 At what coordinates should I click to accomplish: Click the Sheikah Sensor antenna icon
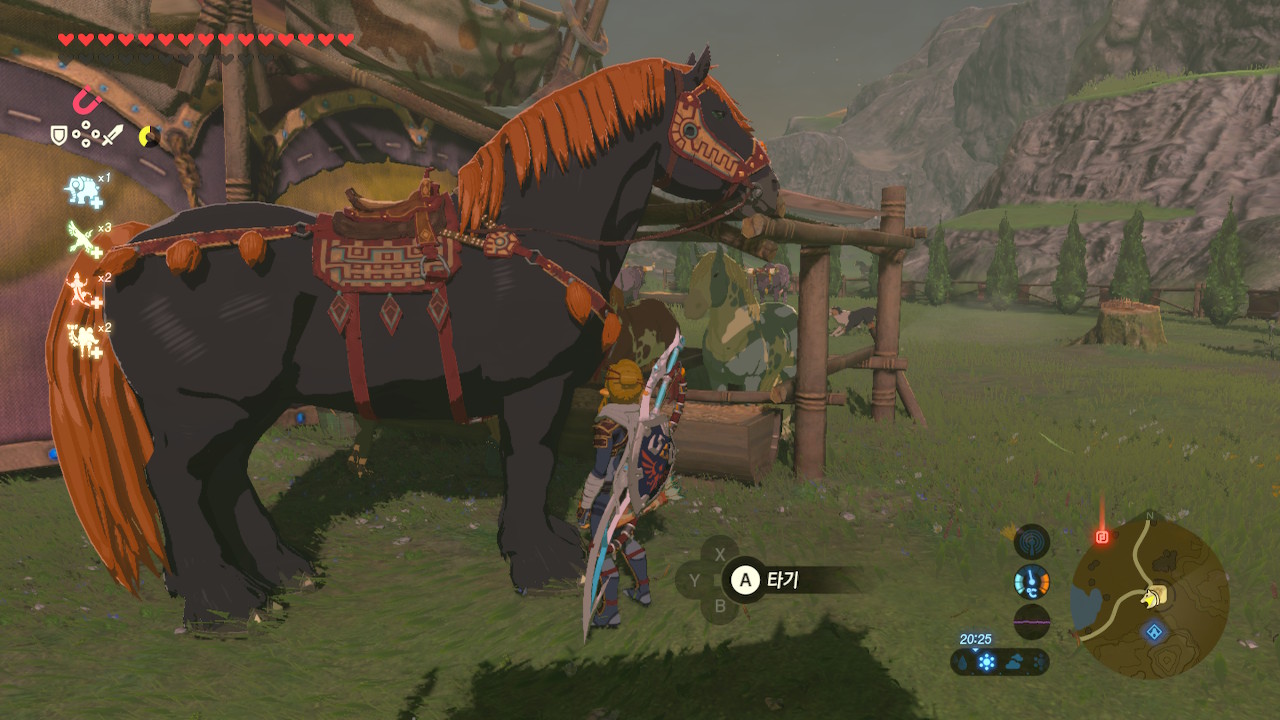pos(1032,542)
